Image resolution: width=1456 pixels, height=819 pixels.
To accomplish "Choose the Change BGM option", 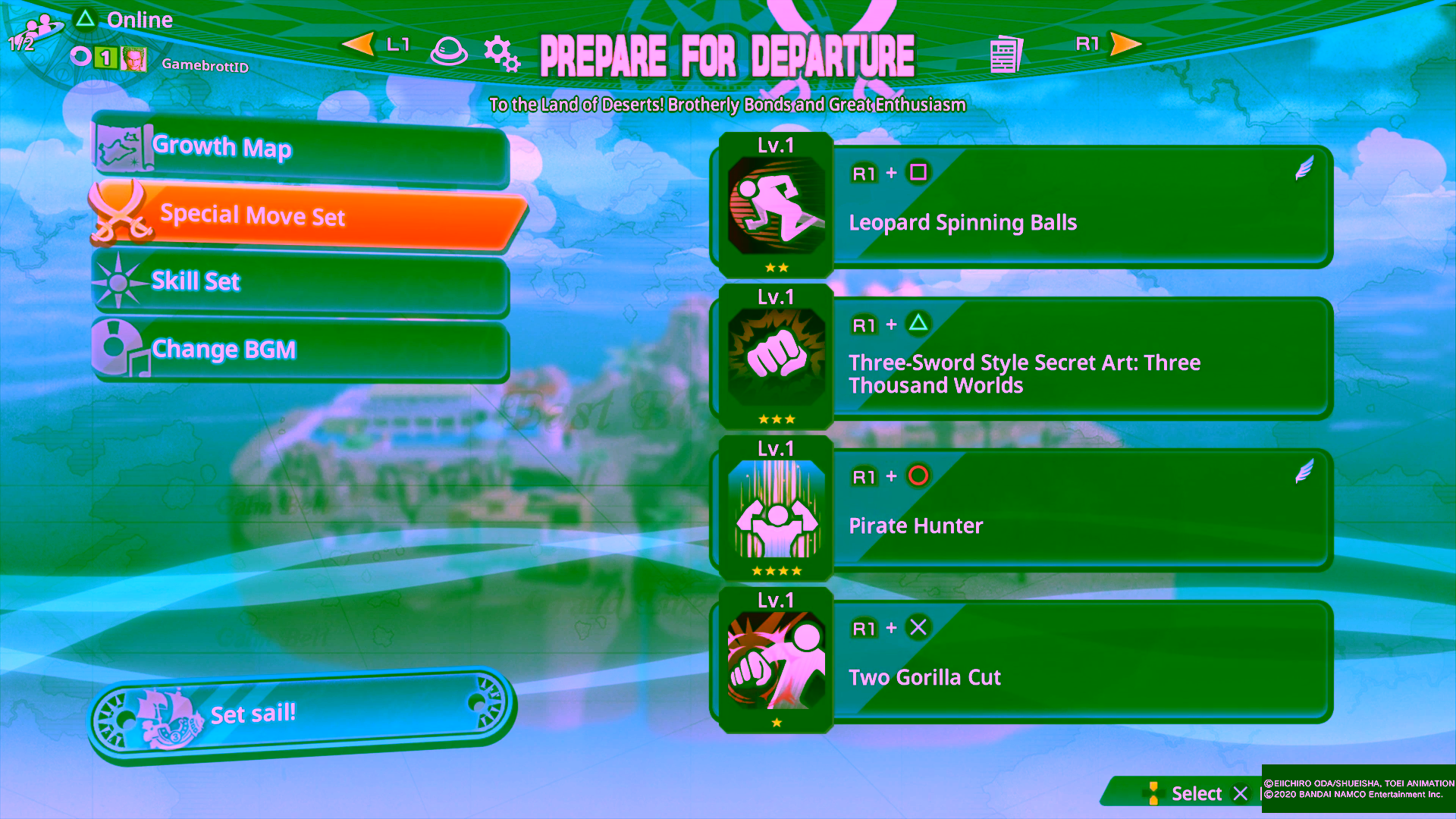I will [300, 350].
